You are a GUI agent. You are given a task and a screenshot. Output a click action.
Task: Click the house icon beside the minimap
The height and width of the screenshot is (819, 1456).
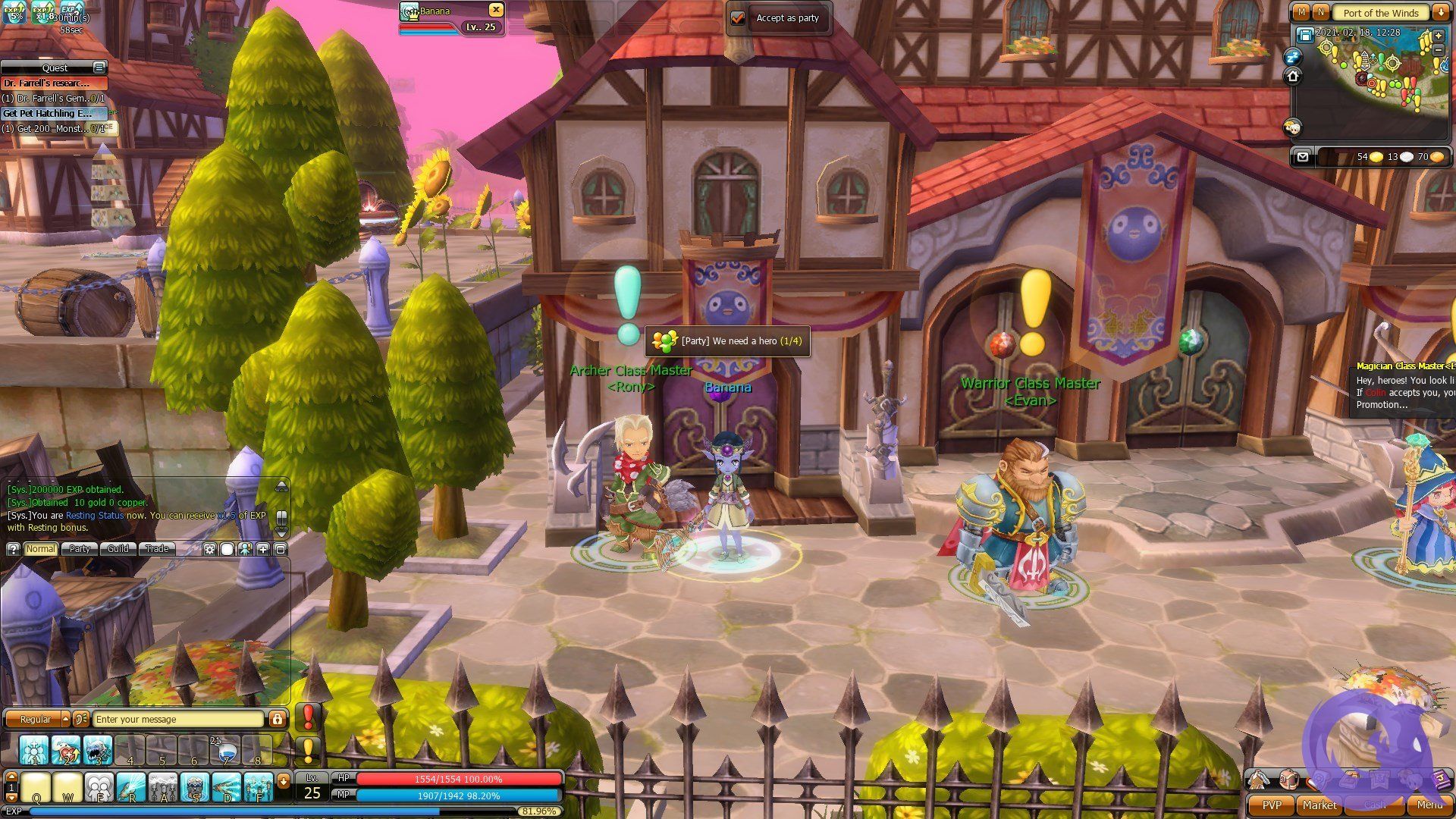(x=1293, y=76)
